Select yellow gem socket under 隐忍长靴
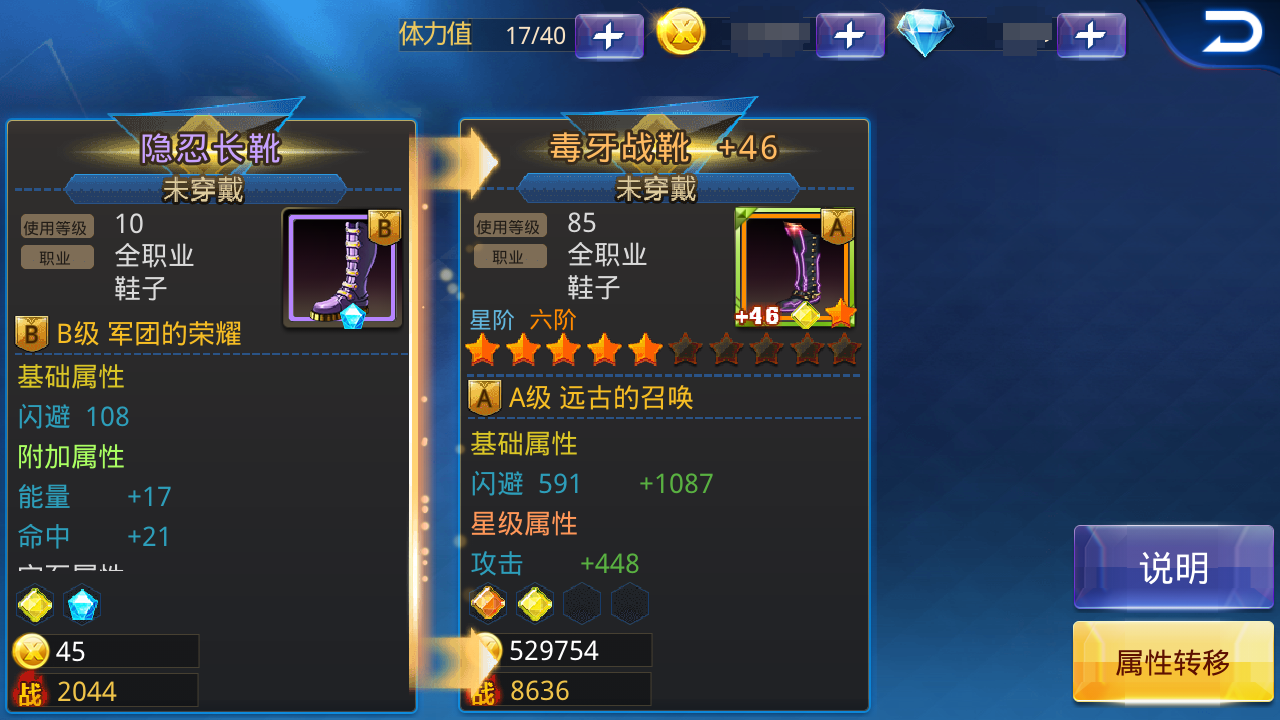Image resolution: width=1280 pixels, height=720 pixels. tap(36, 604)
